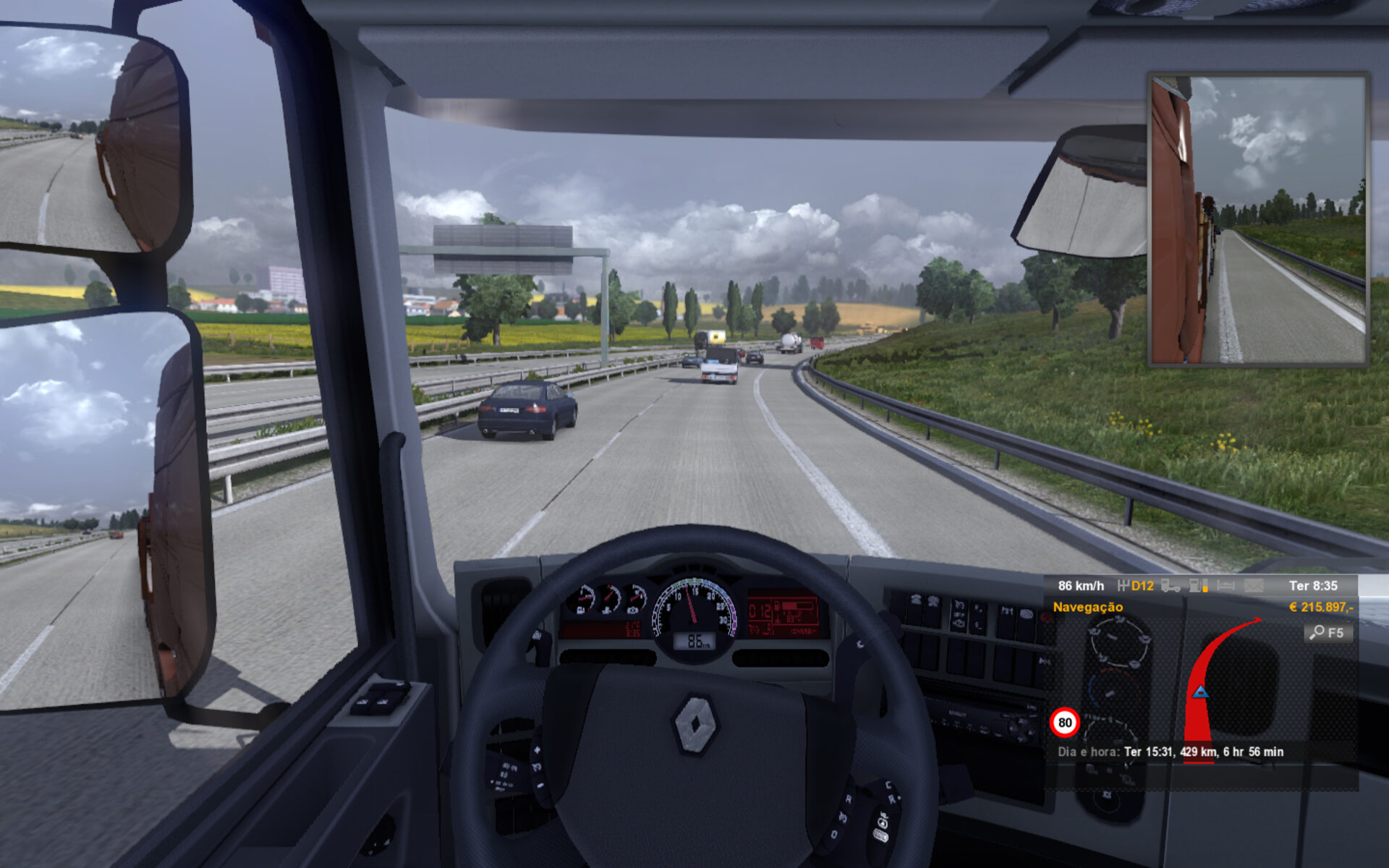Viewport: 1389px width, 868px height.
Task: Select the truck damage icon
Action: (x=1170, y=586)
